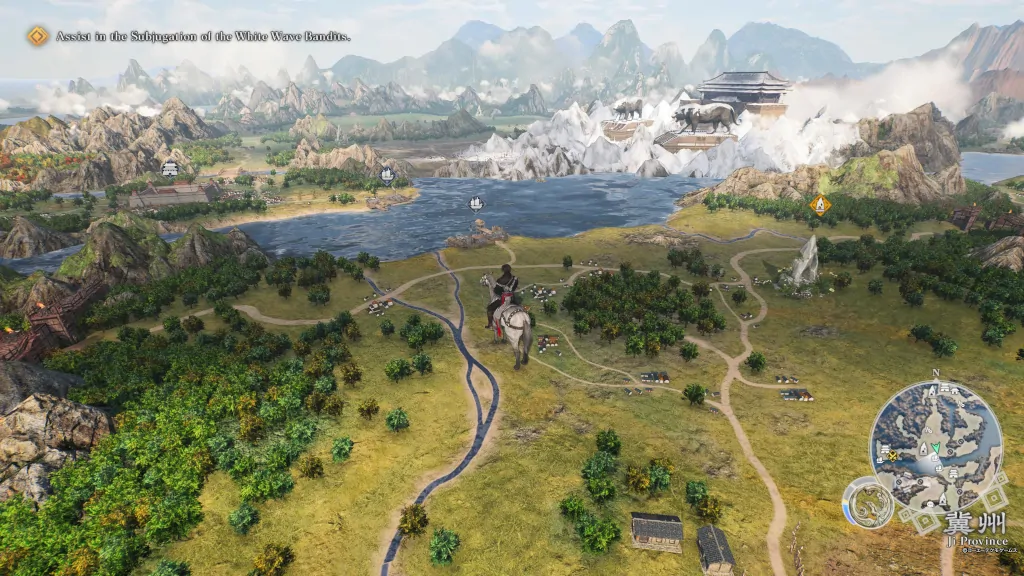The width and height of the screenshot is (1024, 576).
Task: Click the ship marker on the lake
Action: pos(476,203)
